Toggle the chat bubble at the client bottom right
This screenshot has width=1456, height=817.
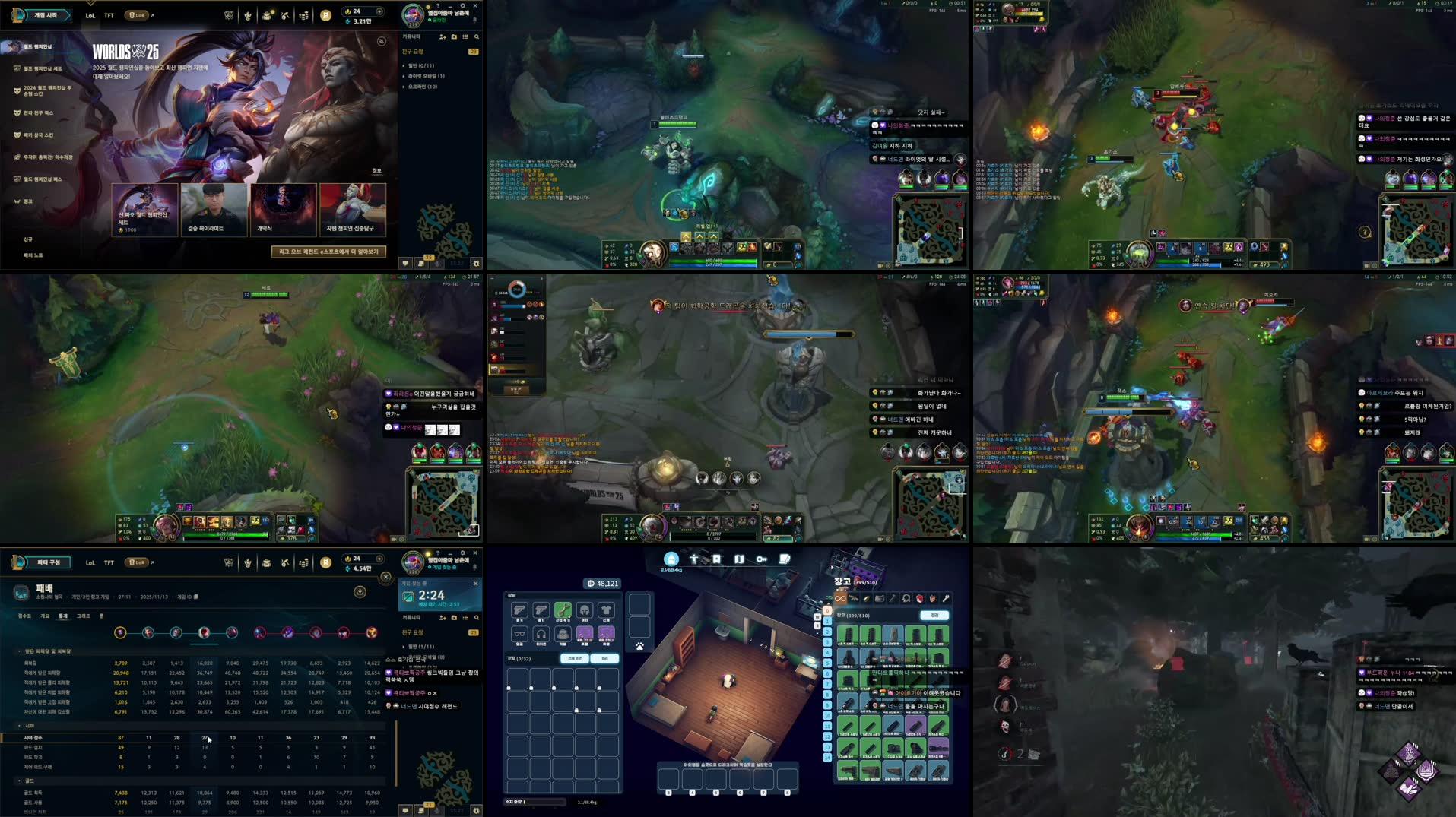(405, 264)
